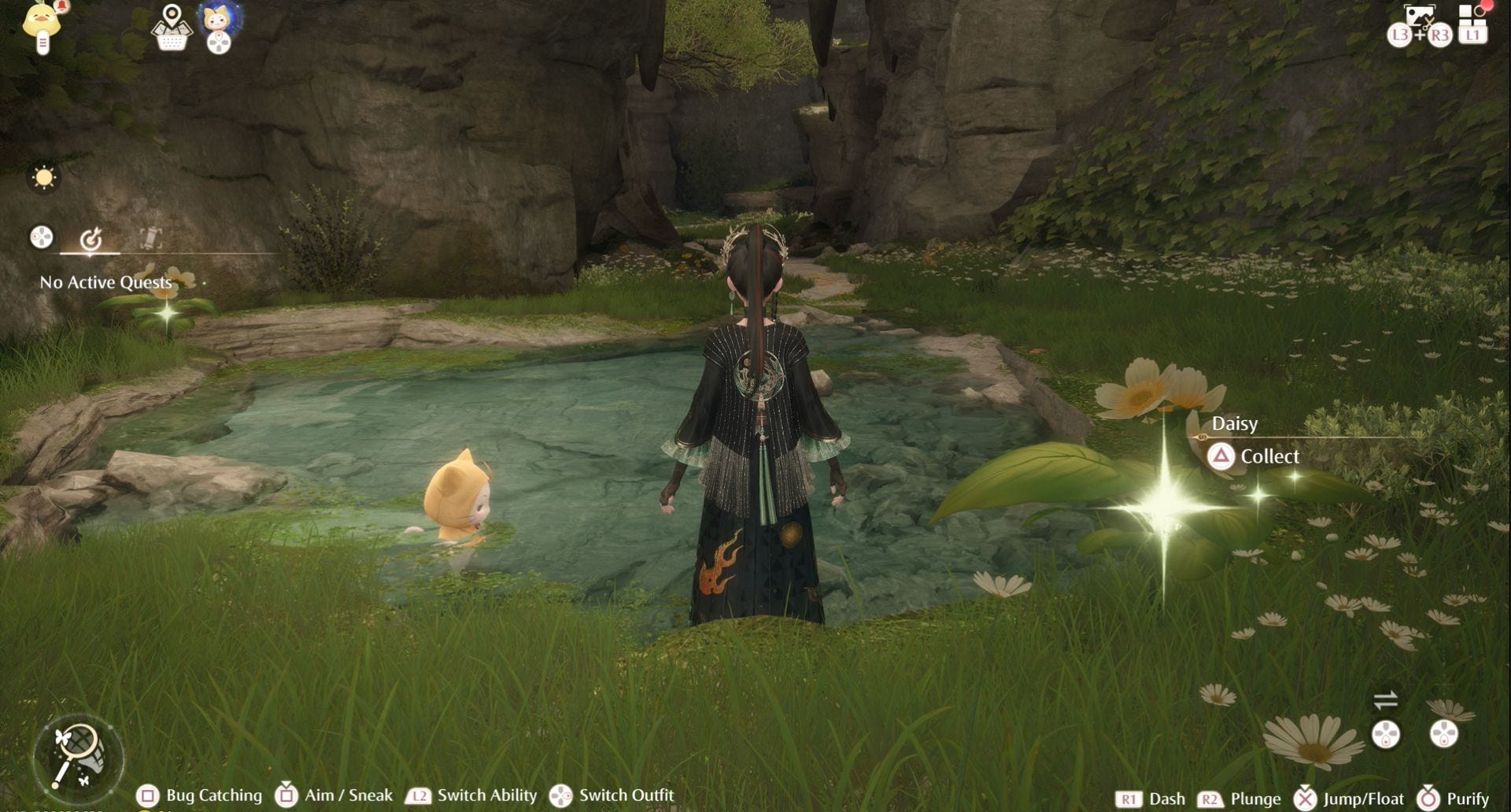Select the No Active Quests tracker
This screenshot has width=1511, height=812.
point(105,282)
